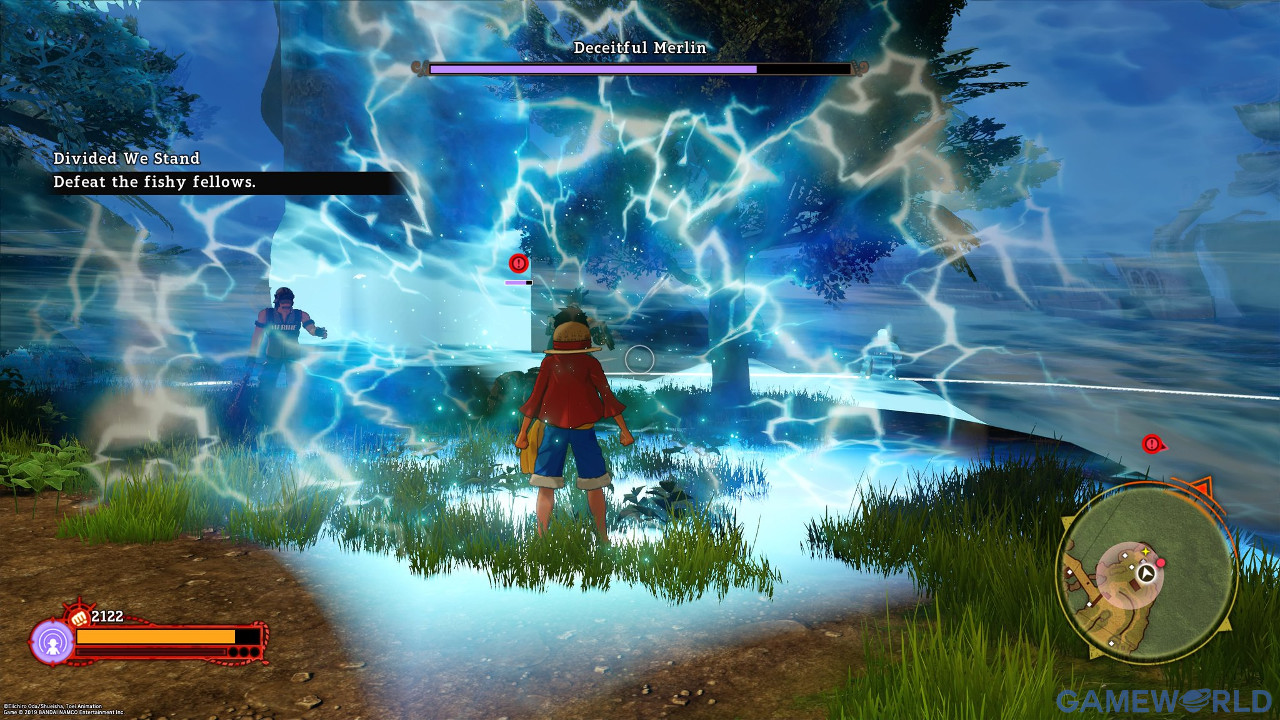
Task: Select the Divided We Stand quest tracker
Action: pos(127,158)
